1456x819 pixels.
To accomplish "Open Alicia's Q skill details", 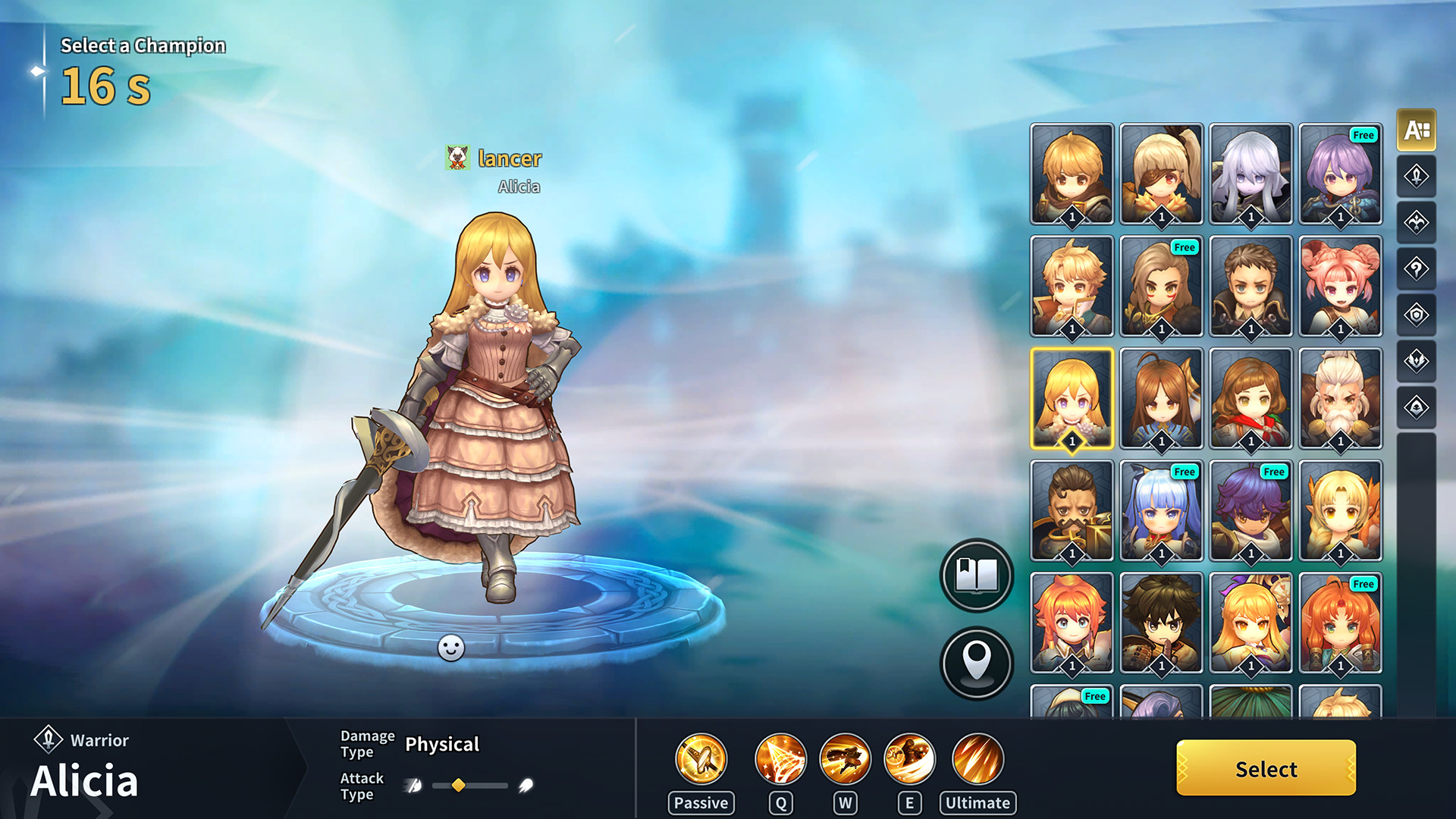I will point(780,758).
